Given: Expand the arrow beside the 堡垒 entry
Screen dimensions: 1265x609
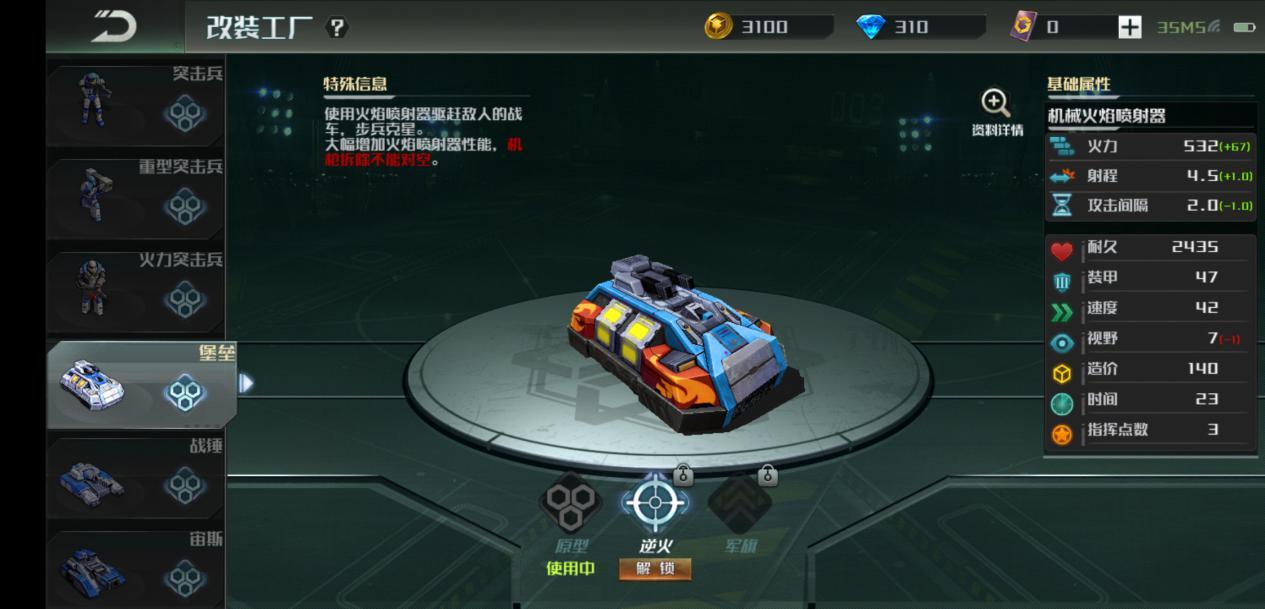Looking at the screenshot, I should tap(246, 383).
